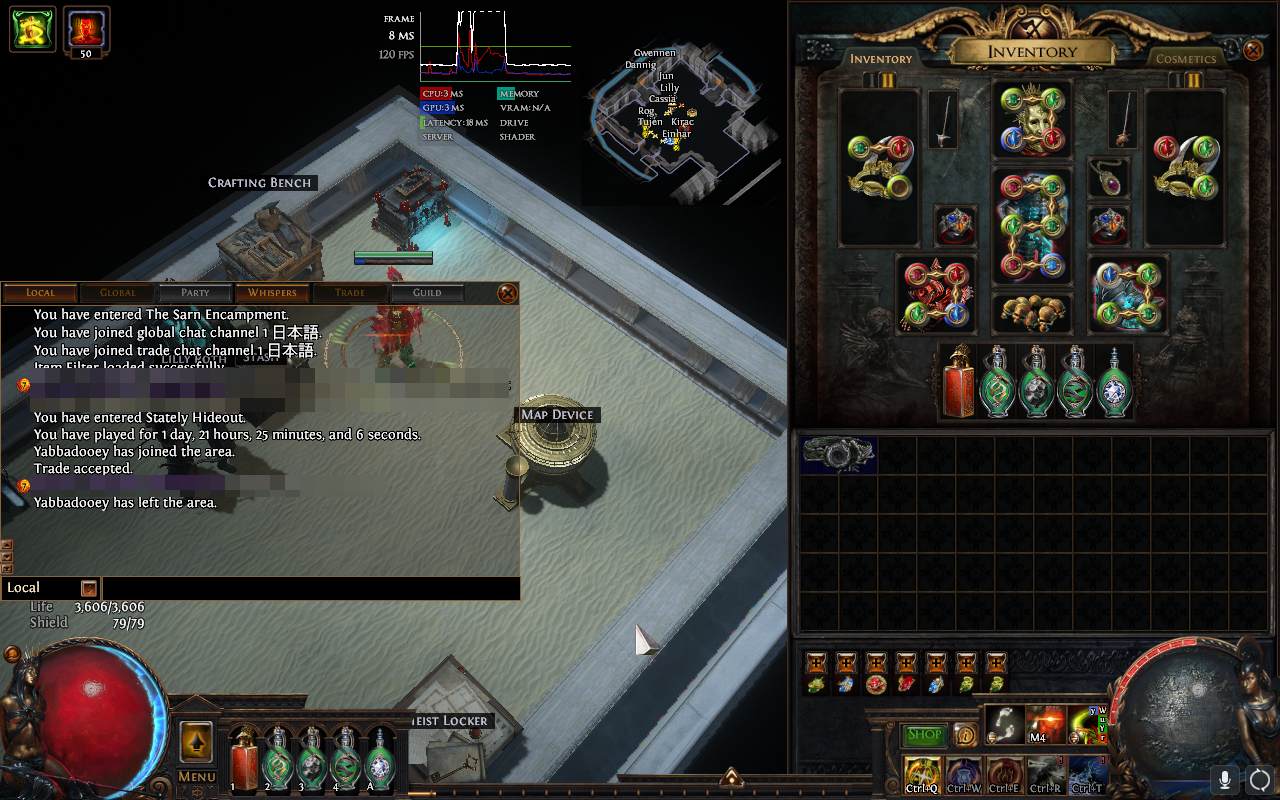Select the equipped amulet slot
Viewport: 1280px width, 800px height.
[1108, 178]
